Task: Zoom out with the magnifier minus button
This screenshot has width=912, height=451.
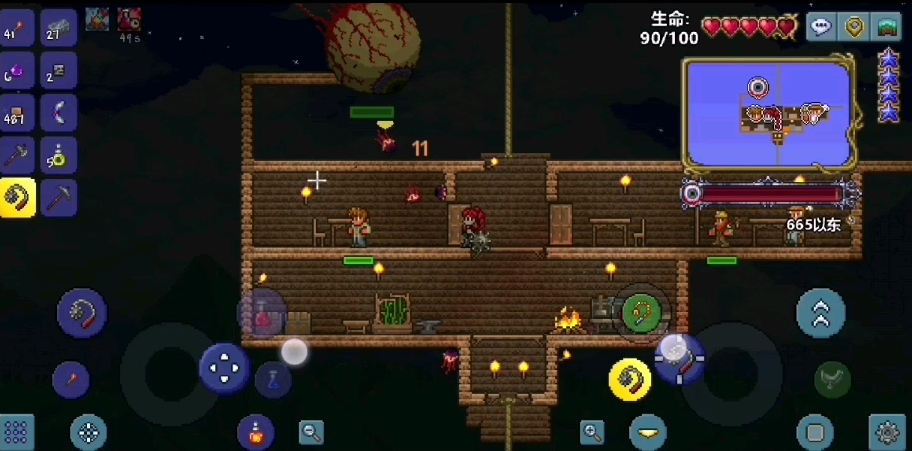Action: click(x=311, y=432)
